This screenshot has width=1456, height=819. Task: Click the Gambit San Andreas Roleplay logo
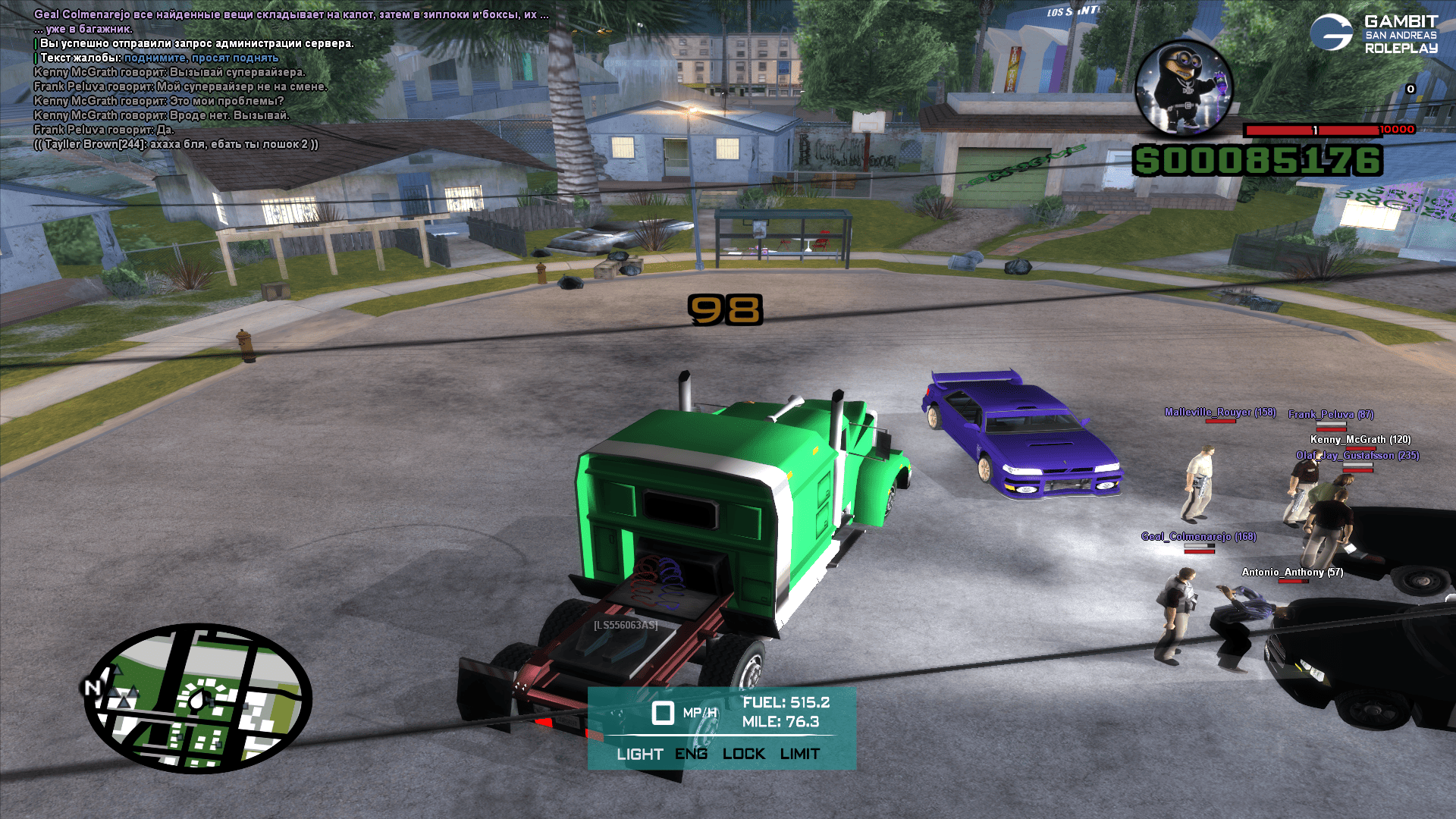point(1373,34)
